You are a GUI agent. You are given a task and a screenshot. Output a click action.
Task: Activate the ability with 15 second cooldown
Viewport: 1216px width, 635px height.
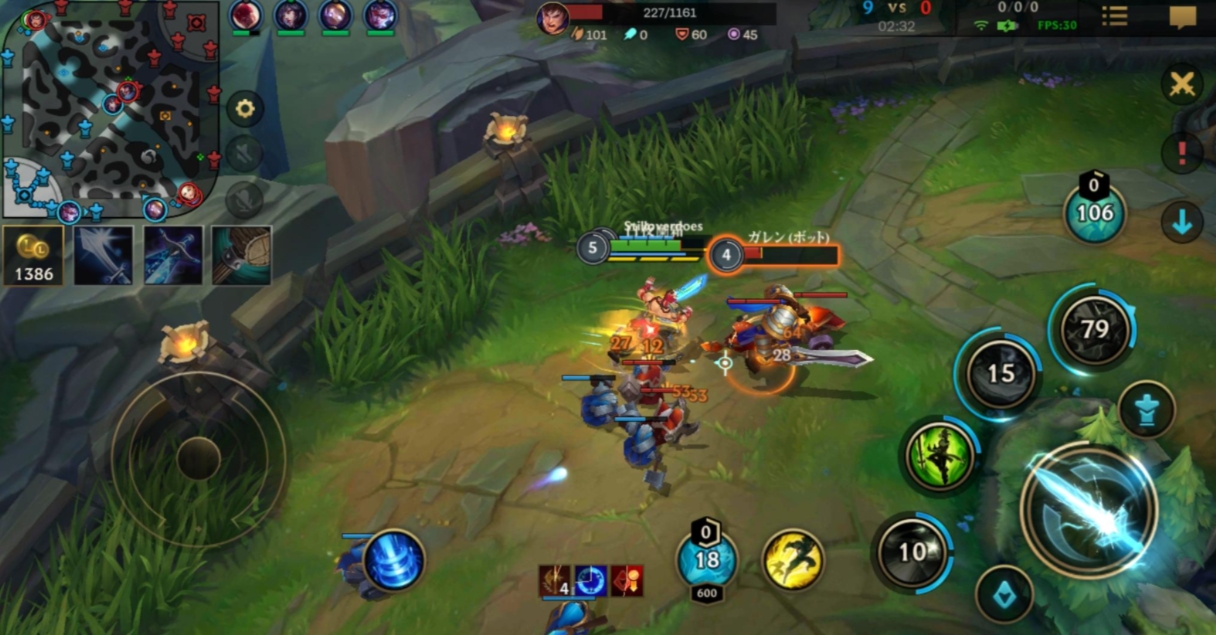[1001, 374]
